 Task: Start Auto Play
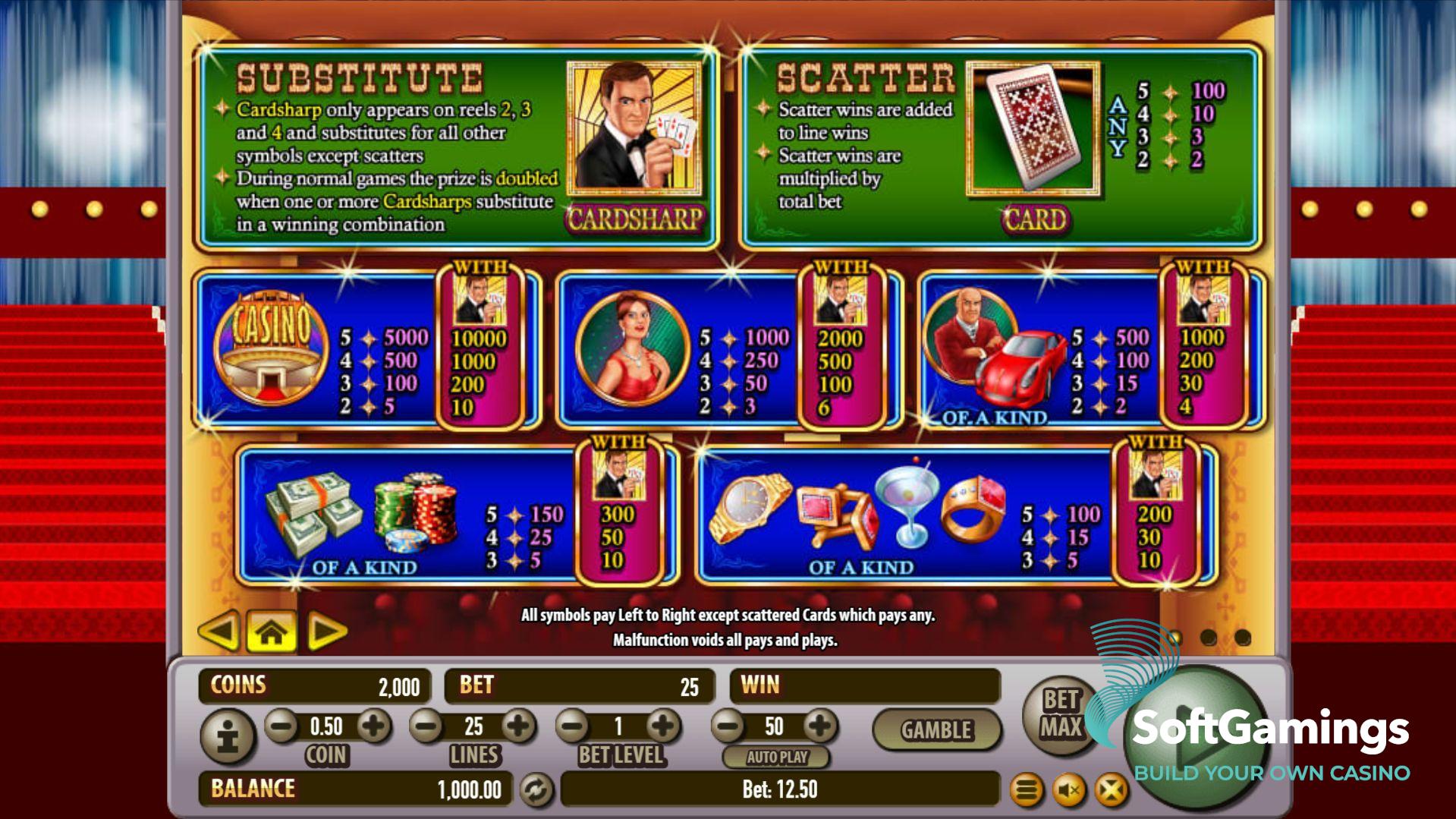tap(776, 757)
